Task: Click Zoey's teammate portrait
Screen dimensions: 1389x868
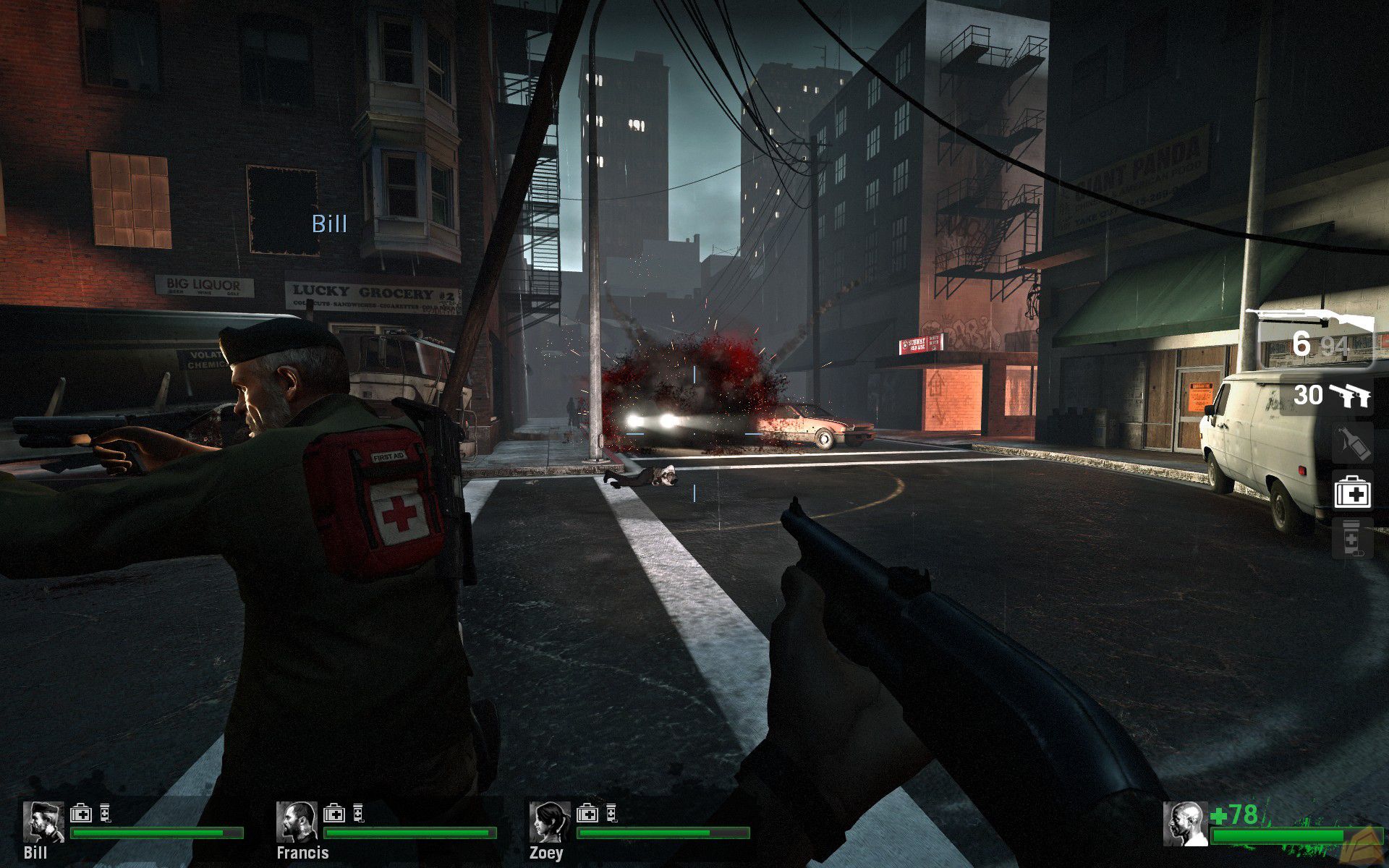Action: pyautogui.click(x=550, y=822)
